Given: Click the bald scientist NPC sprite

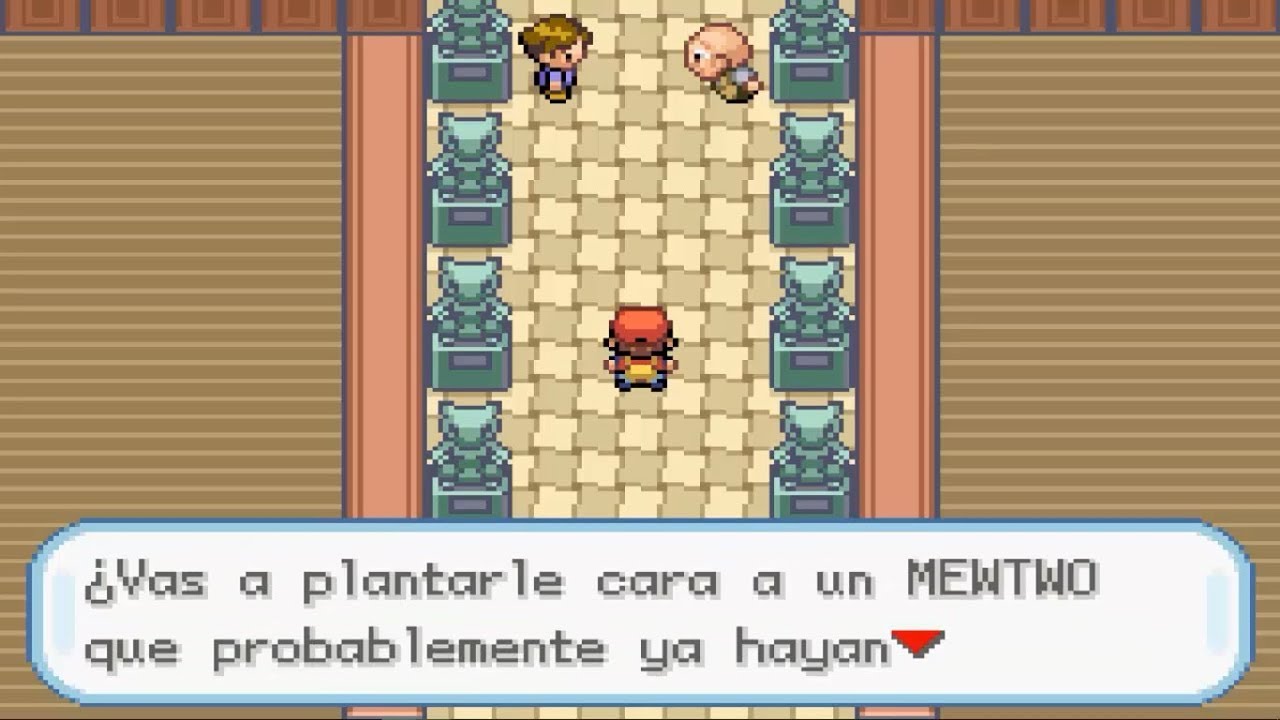Looking at the screenshot, I should click(722, 60).
